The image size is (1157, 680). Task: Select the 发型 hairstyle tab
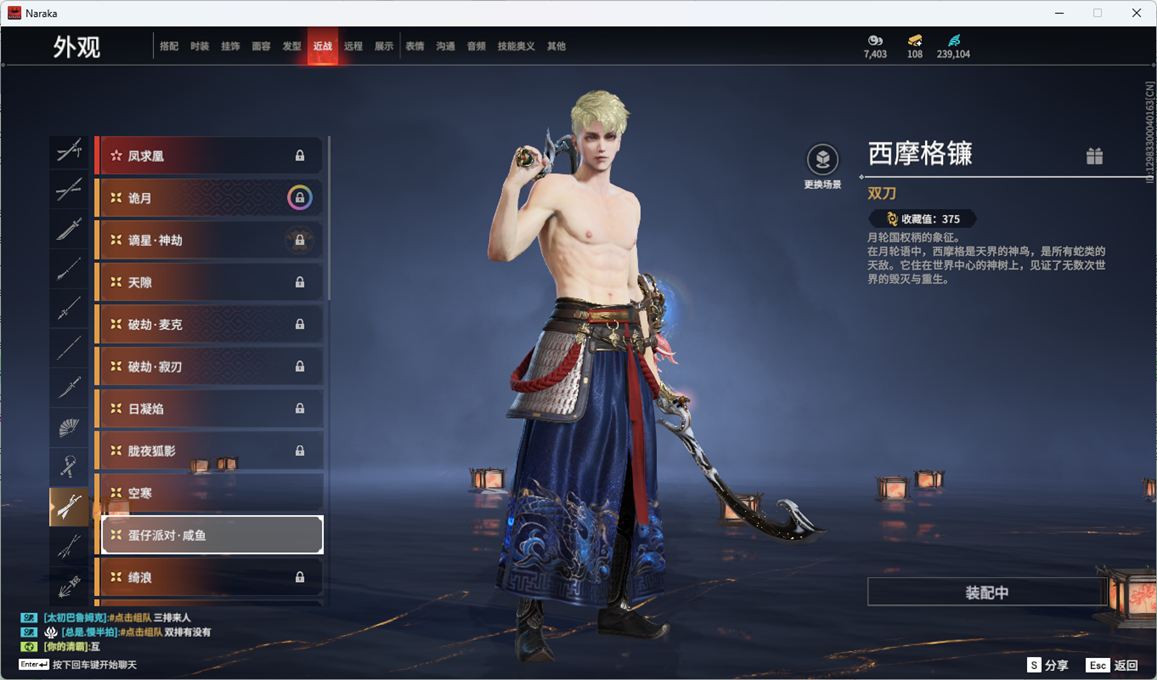coord(292,46)
